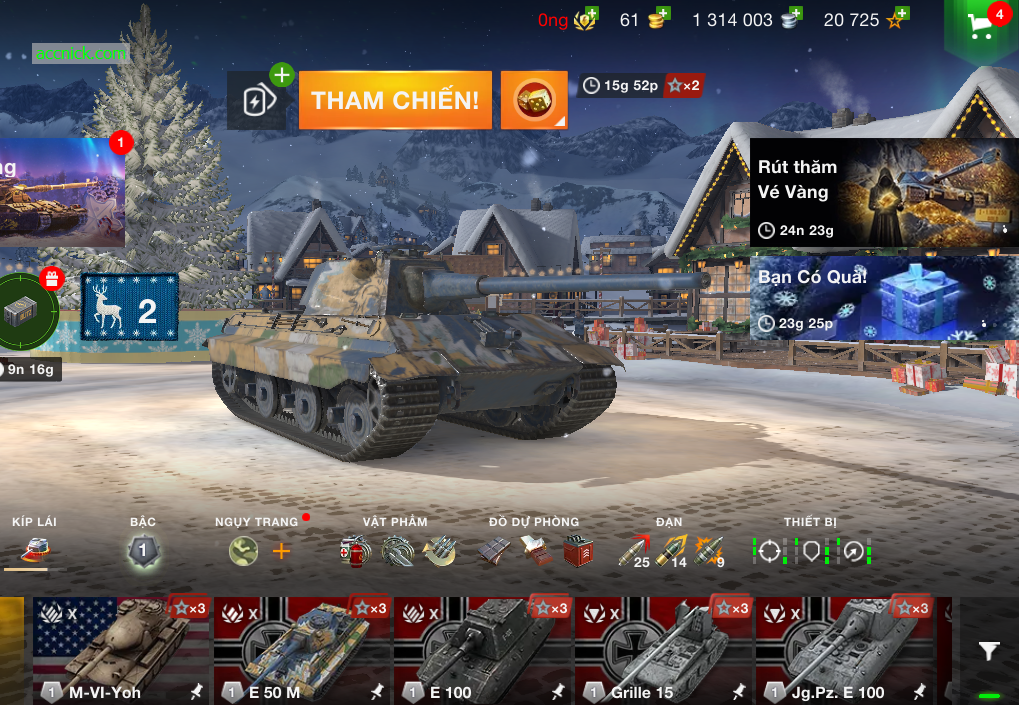This screenshot has width=1019, height=705.
Task: Claim the Bạn Có Quà gift banner
Action: tap(884, 297)
